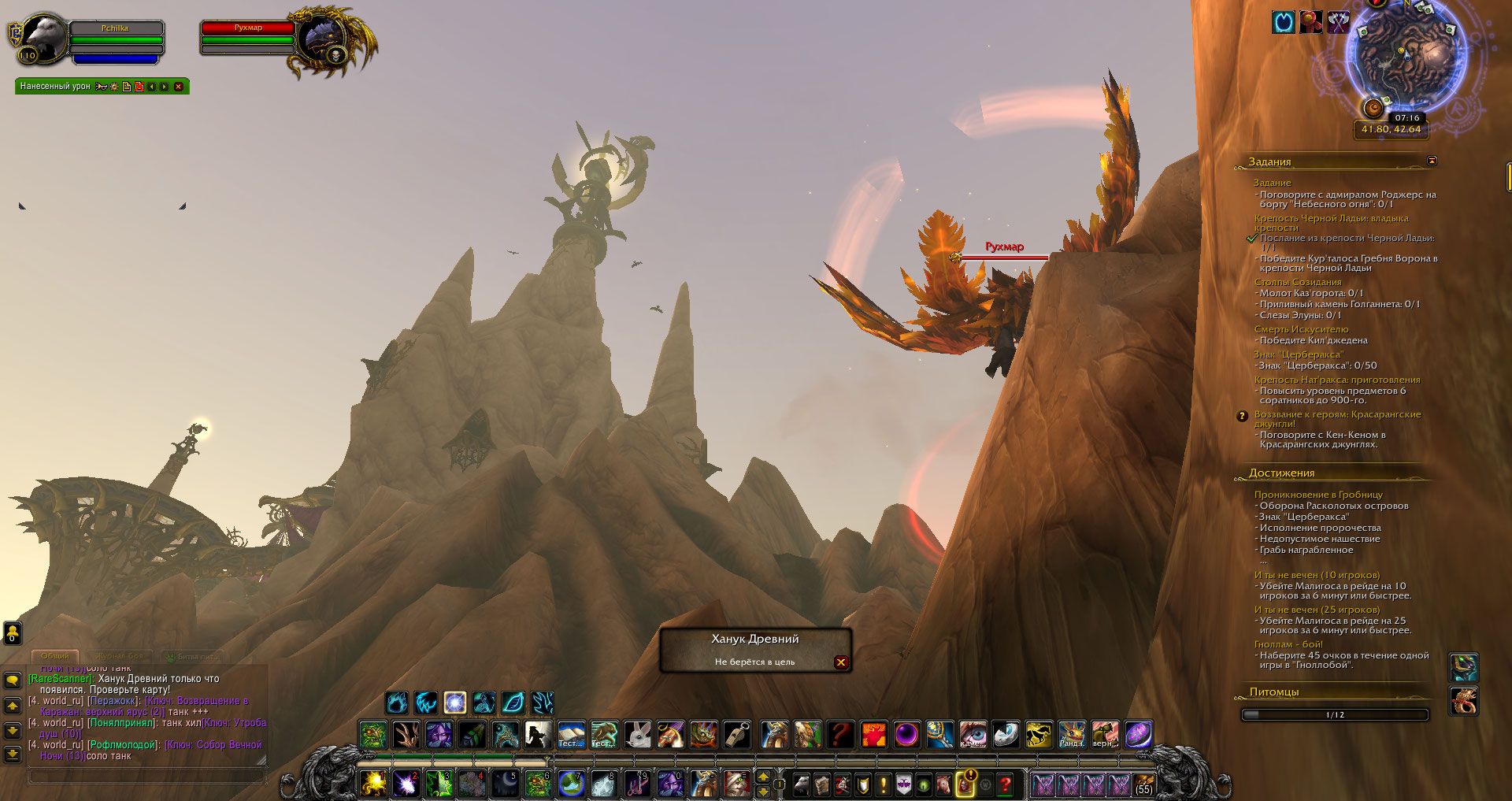Activate the crescent moon ability in slot 5
Screen dimensions: 1512x801
coord(505,784)
